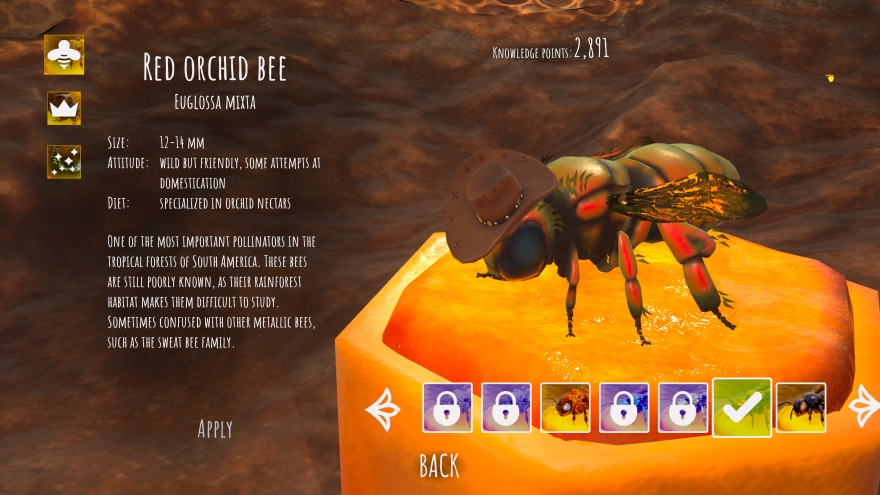Open the bee species category

point(64,55)
